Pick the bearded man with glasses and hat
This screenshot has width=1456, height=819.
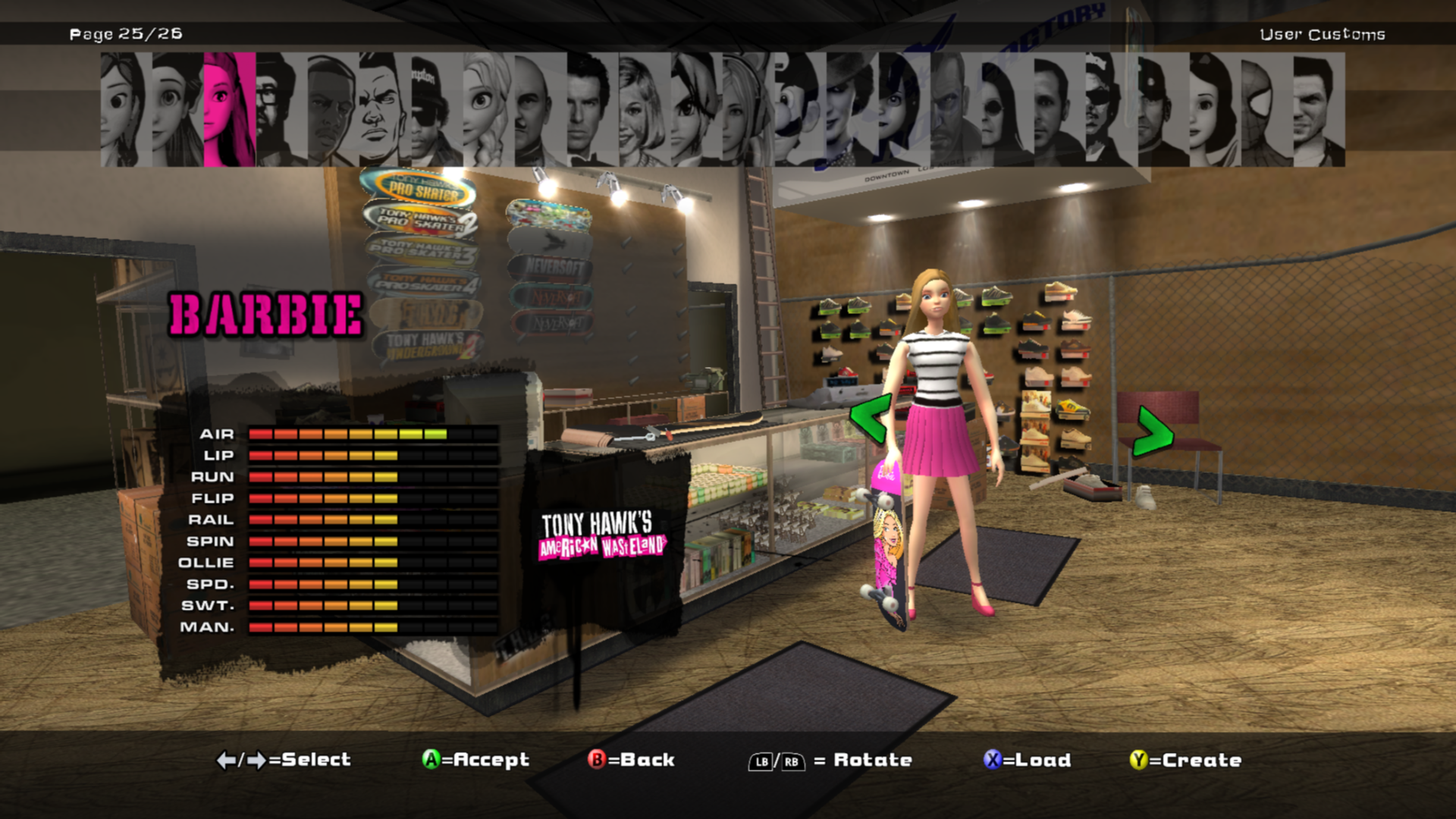point(281,109)
